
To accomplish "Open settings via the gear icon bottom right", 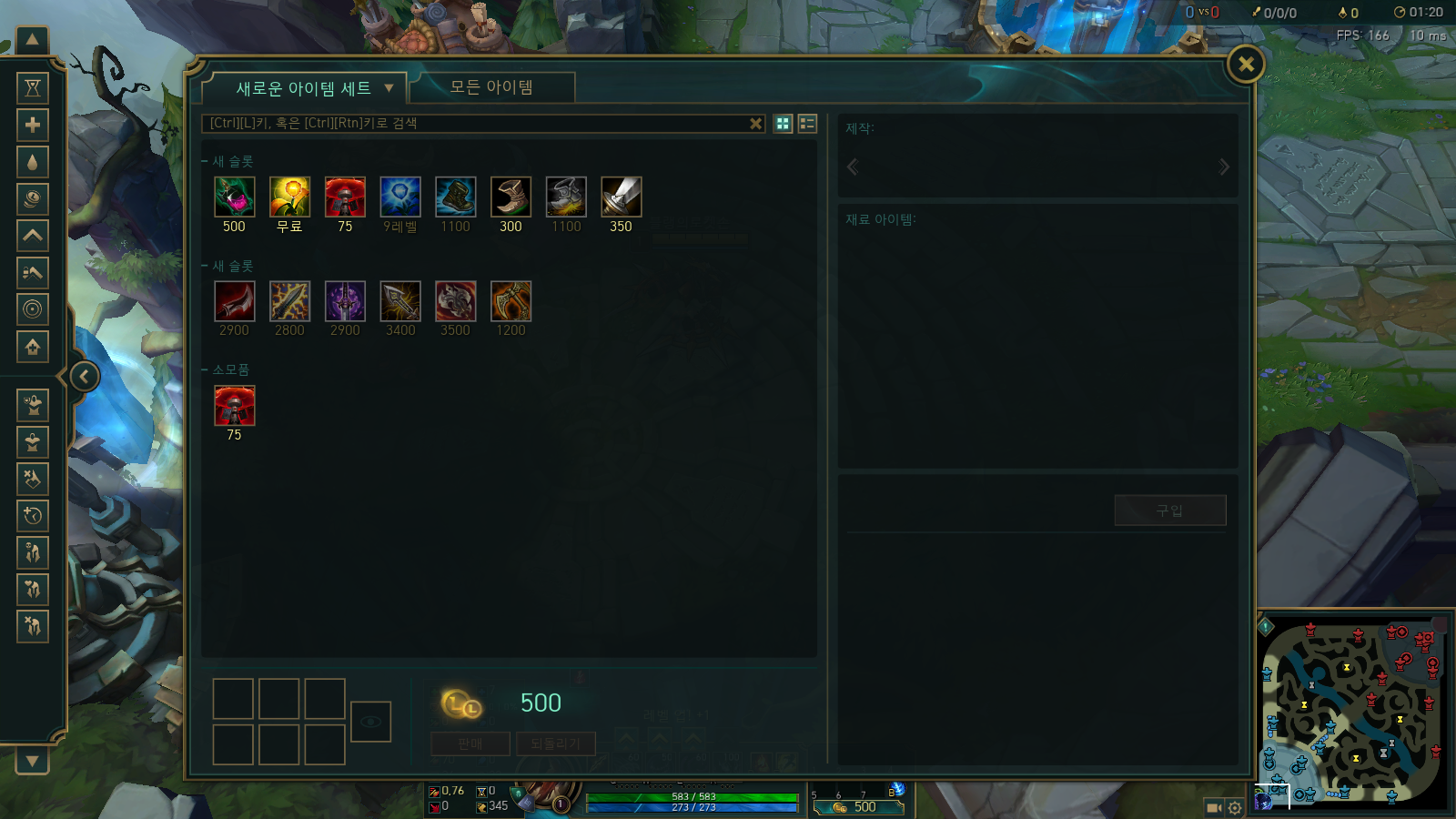I will (1235, 807).
